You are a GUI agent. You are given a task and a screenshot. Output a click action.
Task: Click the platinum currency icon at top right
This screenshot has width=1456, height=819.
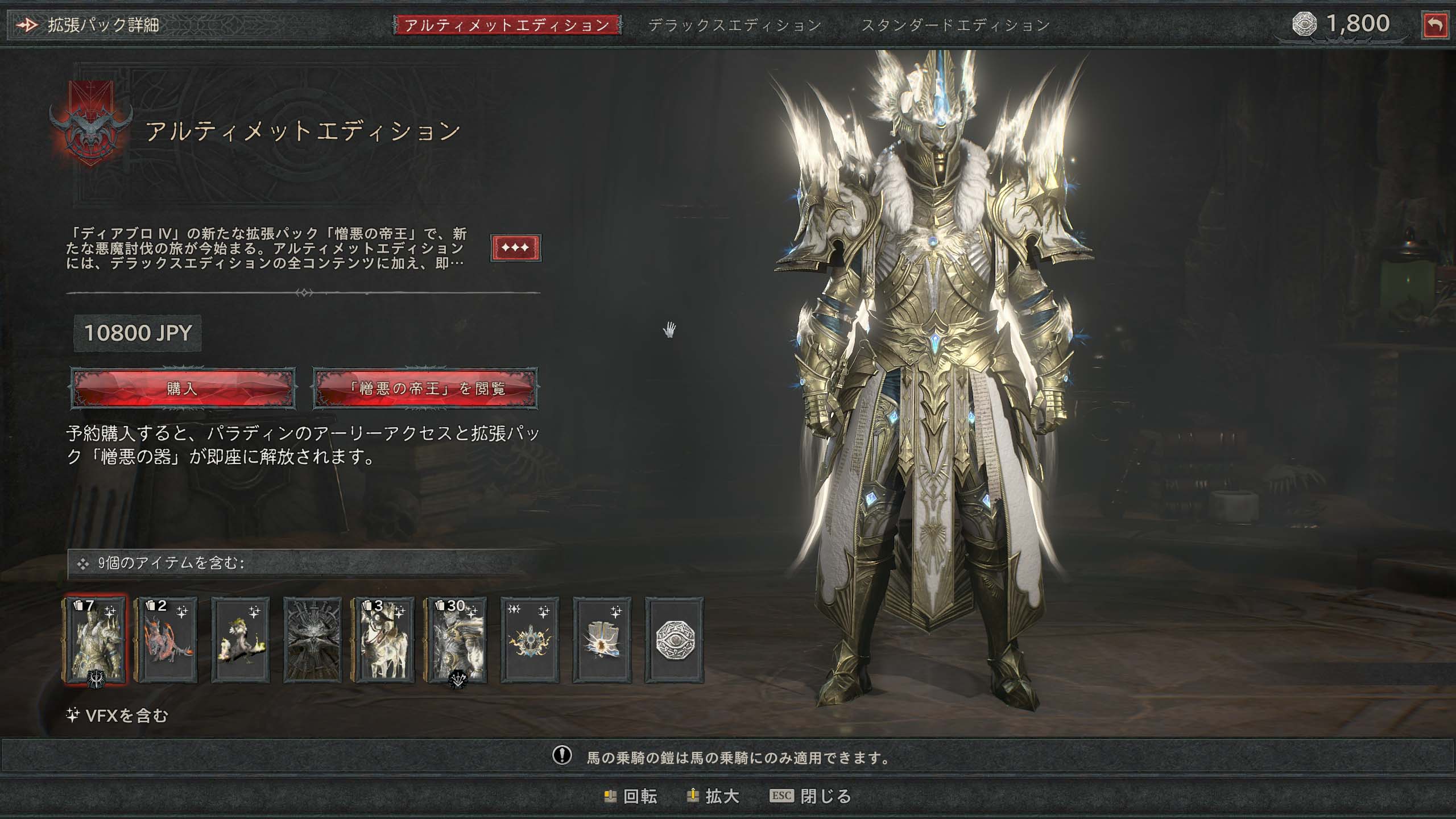(1304, 24)
